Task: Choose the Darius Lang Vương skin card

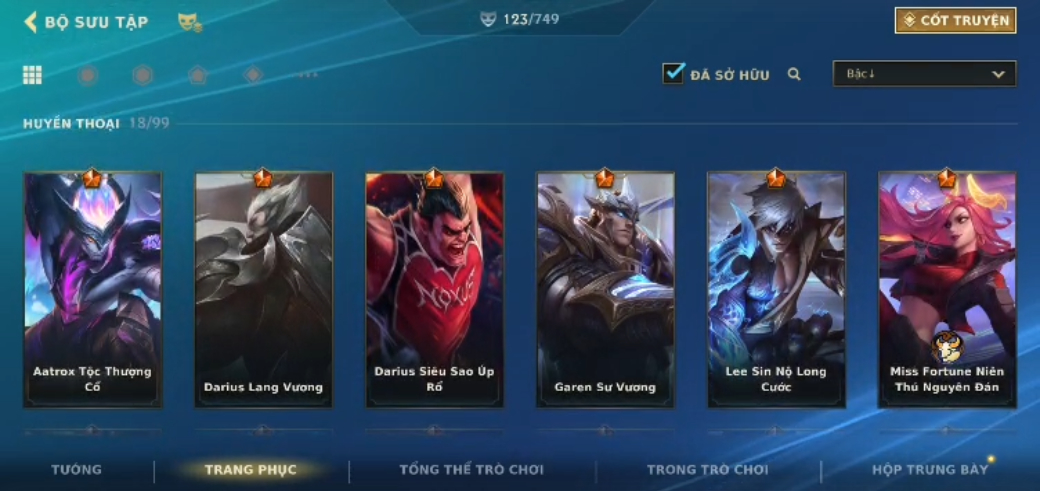Action: pos(264,290)
